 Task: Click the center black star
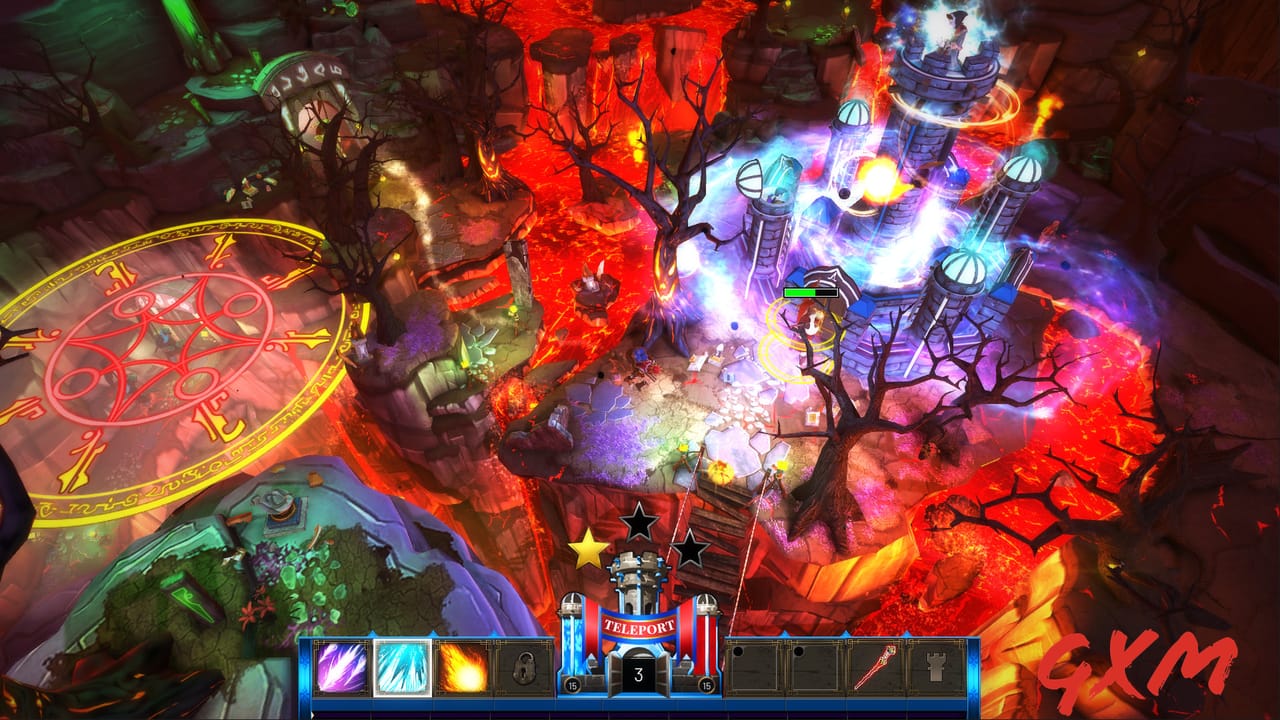(638, 520)
